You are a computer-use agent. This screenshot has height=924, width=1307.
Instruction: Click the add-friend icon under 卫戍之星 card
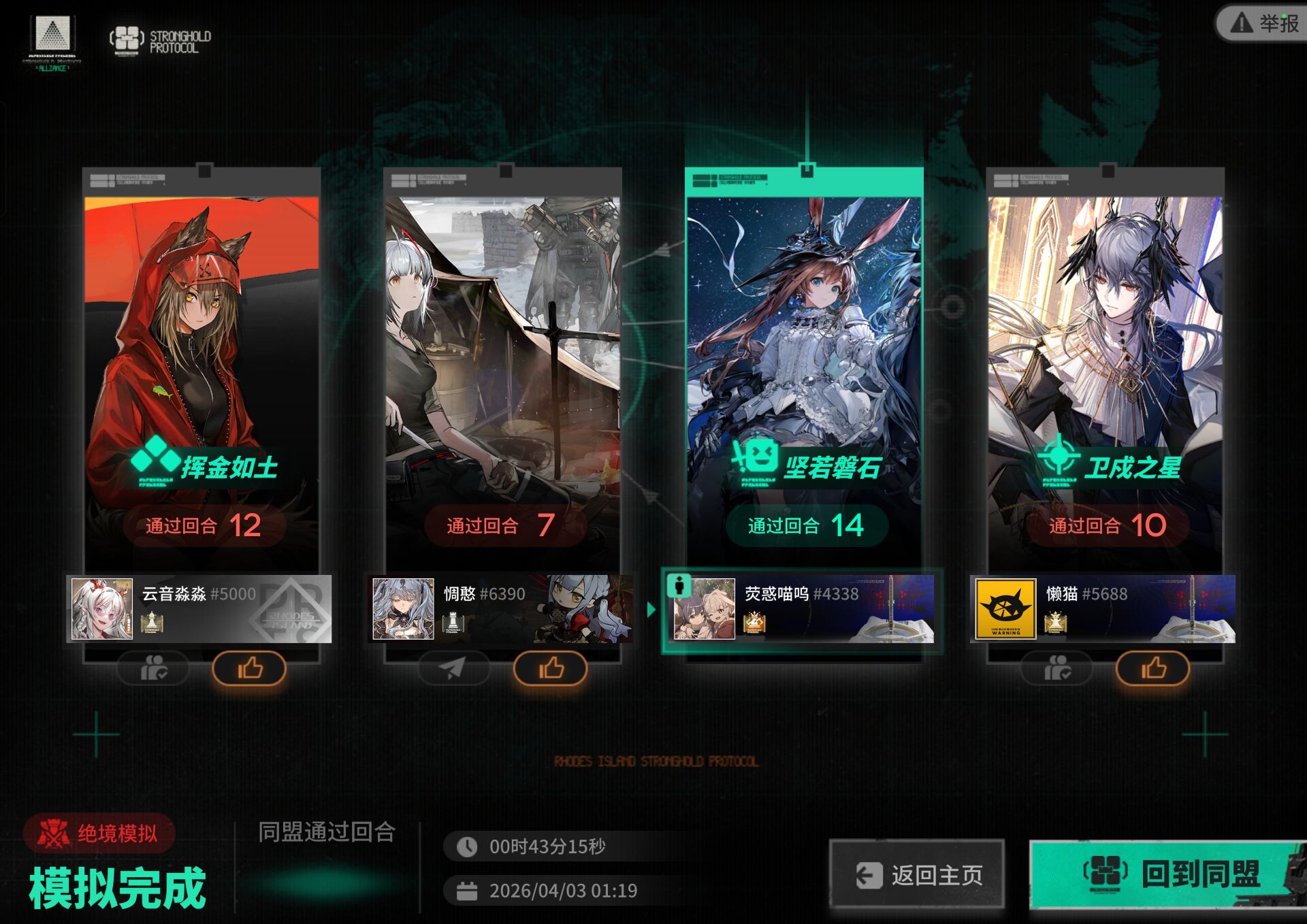click(x=1058, y=669)
